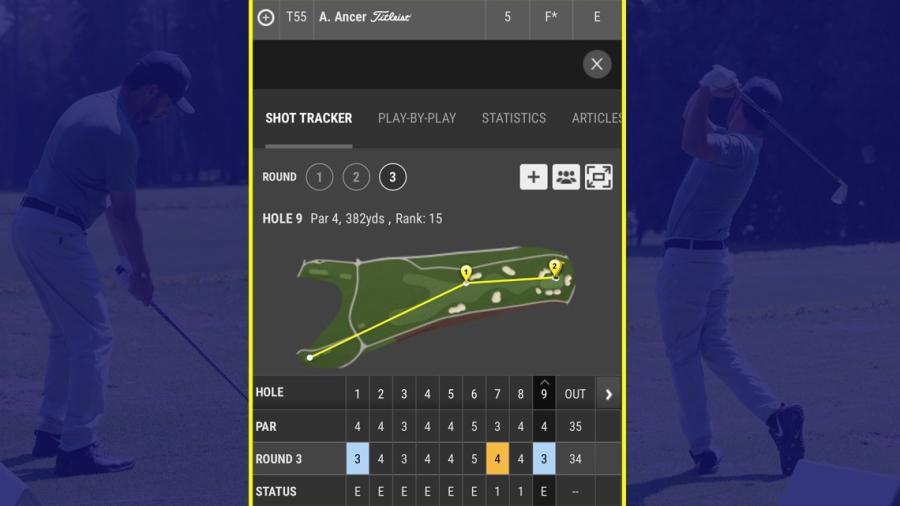Switch to the Play-By-Play tab

[417, 118]
